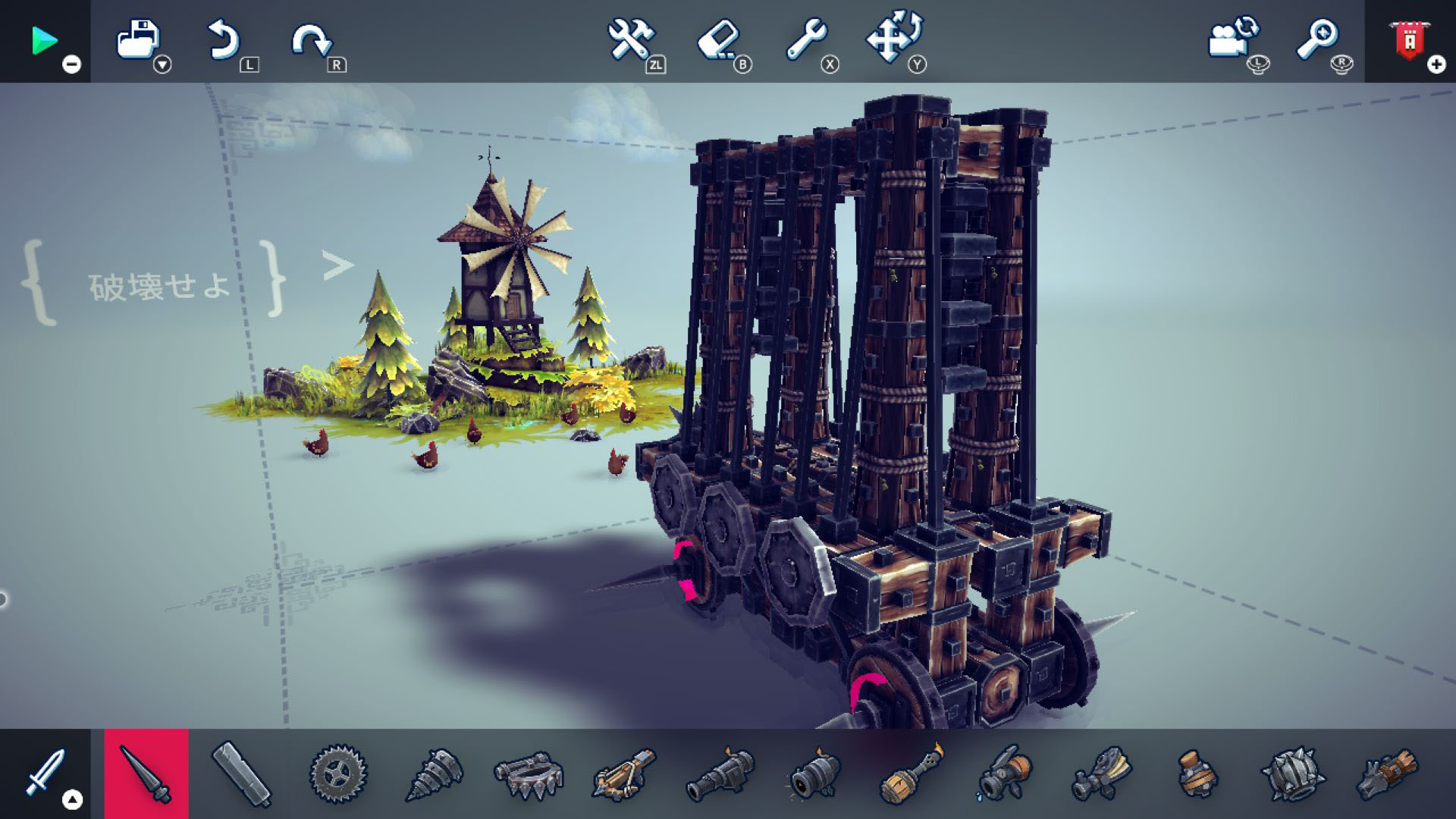This screenshot has height=819, width=1456.
Task: Toggle the camera mode icon
Action: pyautogui.click(x=1232, y=39)
